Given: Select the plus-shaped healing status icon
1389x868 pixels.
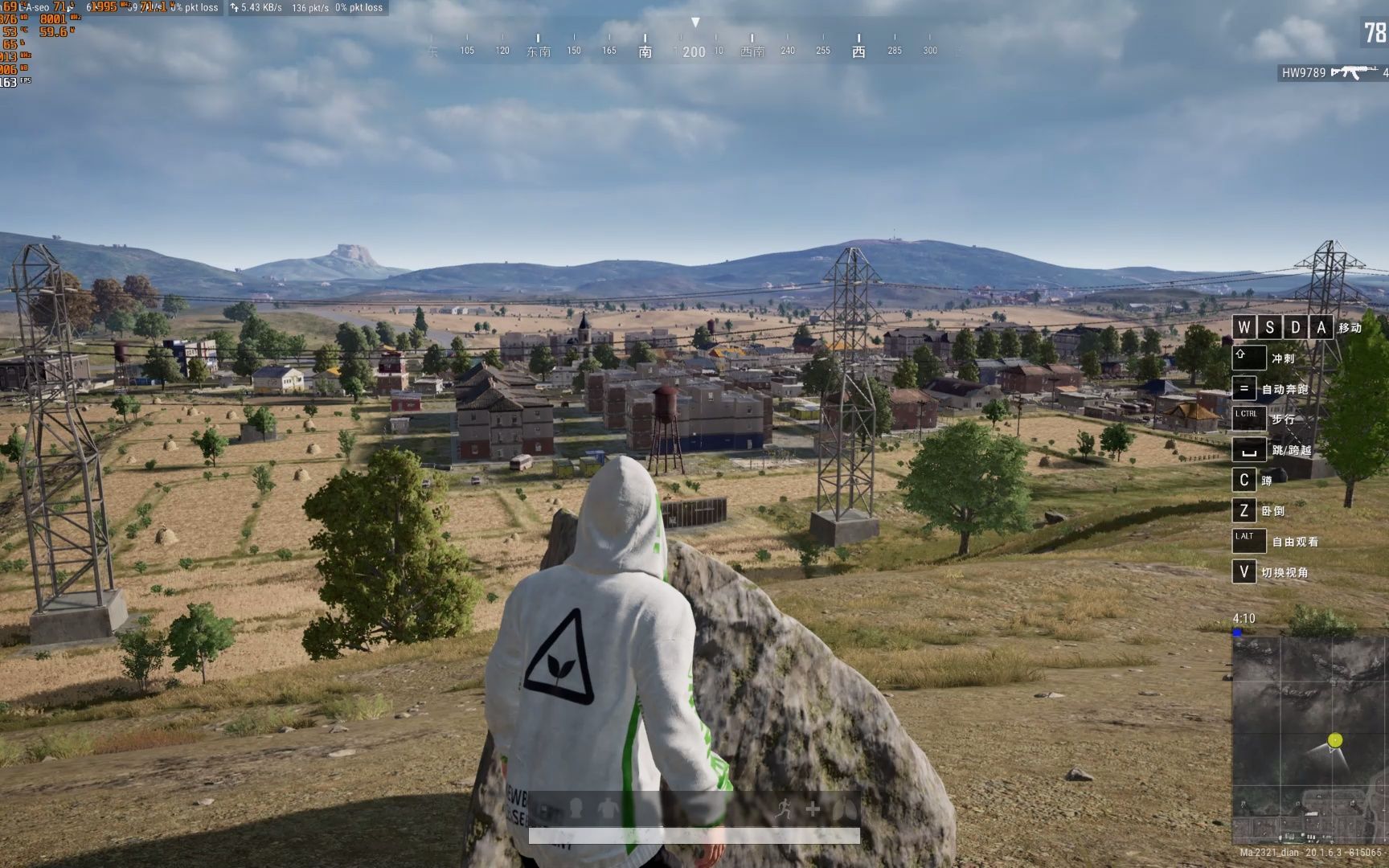Looking at the screenshot, I should 813,809.
